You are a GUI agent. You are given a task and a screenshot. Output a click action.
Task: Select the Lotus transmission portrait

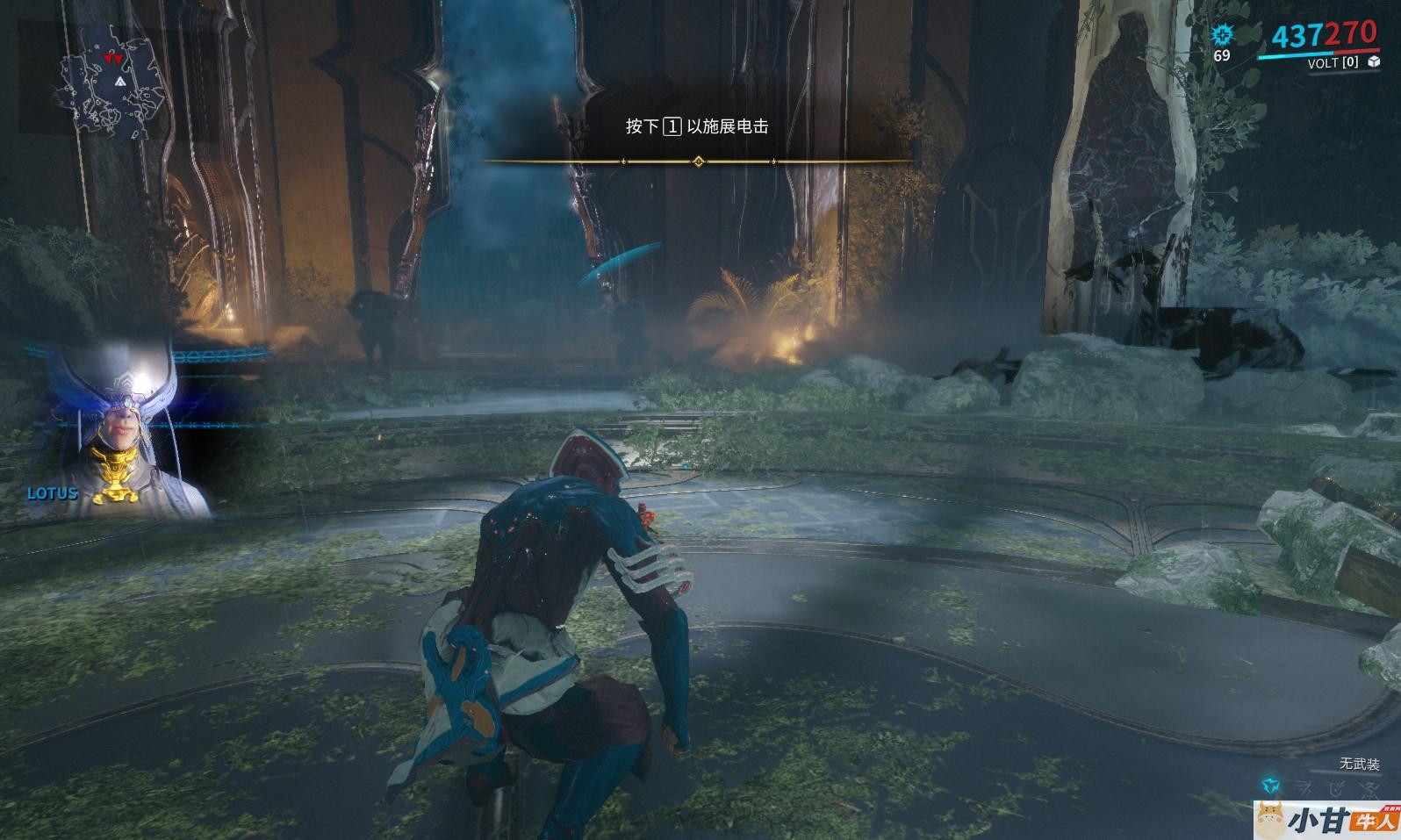point(123,430)
